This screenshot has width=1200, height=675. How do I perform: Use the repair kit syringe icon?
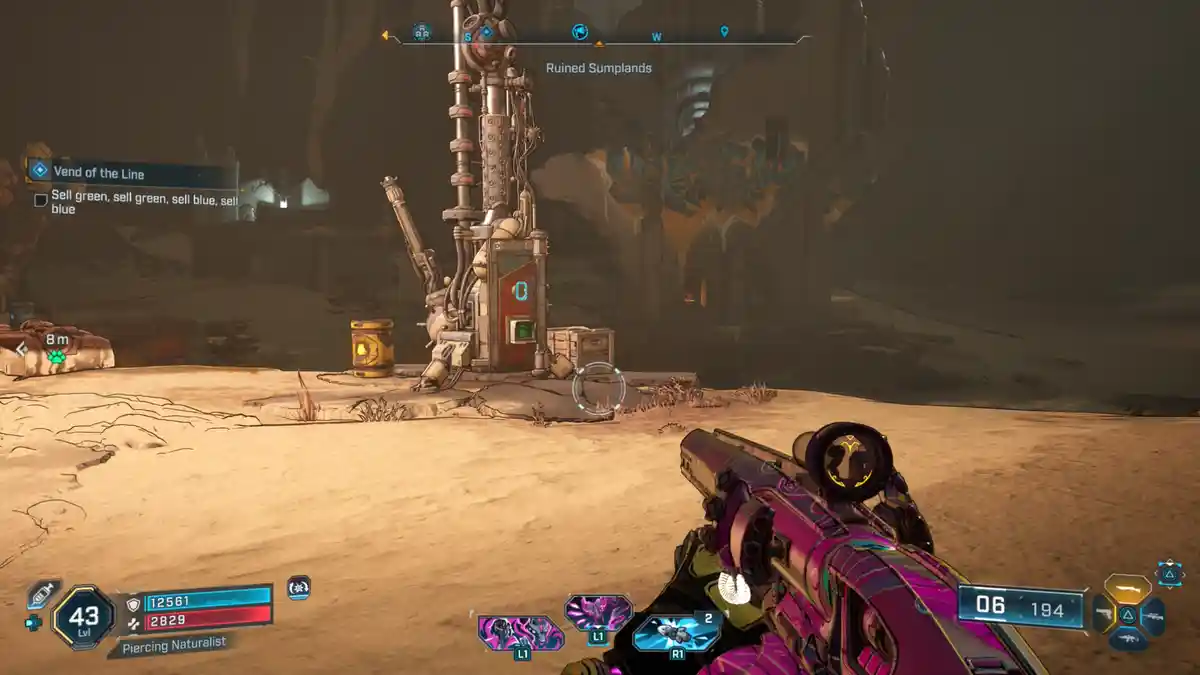pos(42,594)
